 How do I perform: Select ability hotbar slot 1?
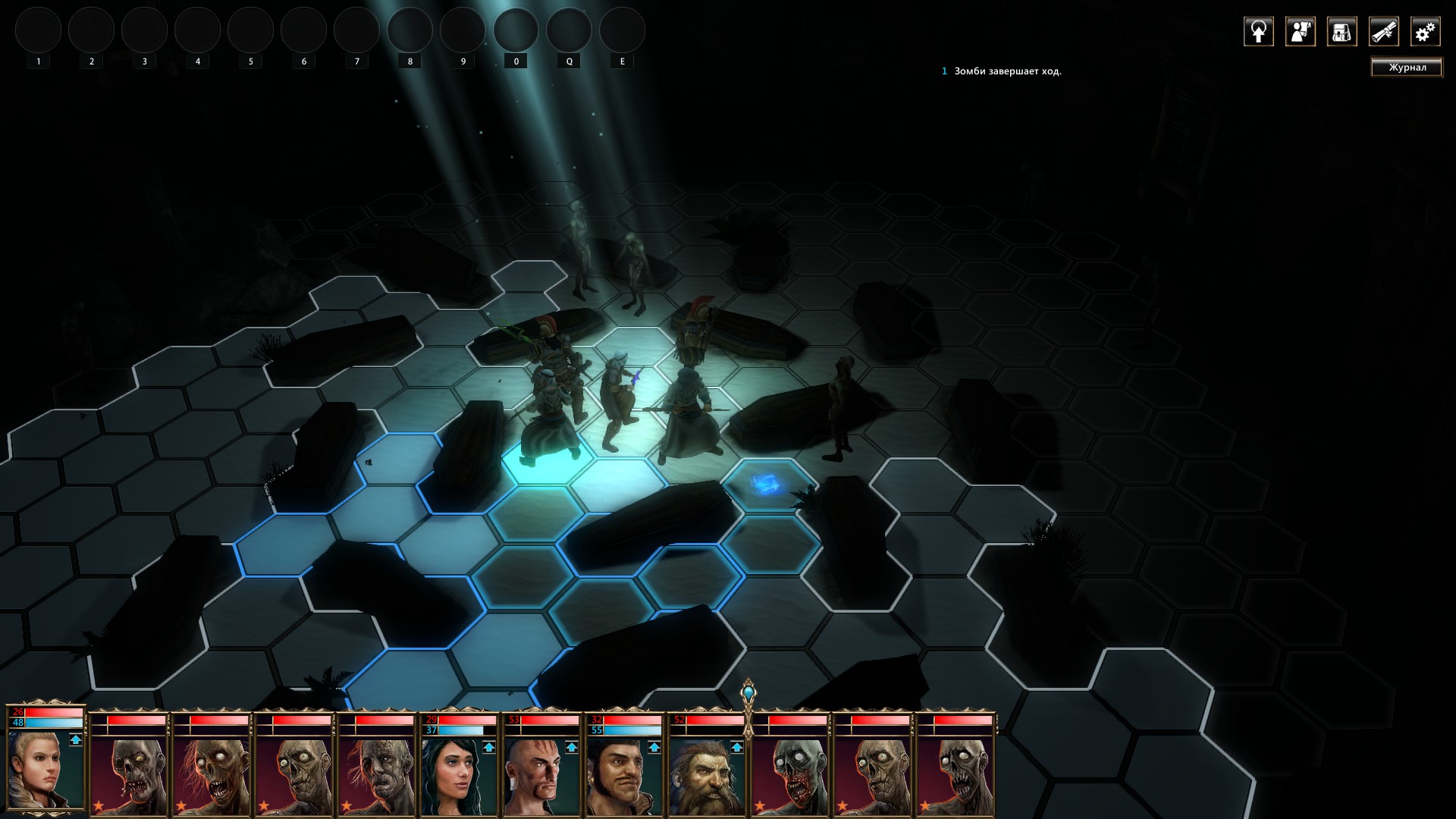[38, 30]
